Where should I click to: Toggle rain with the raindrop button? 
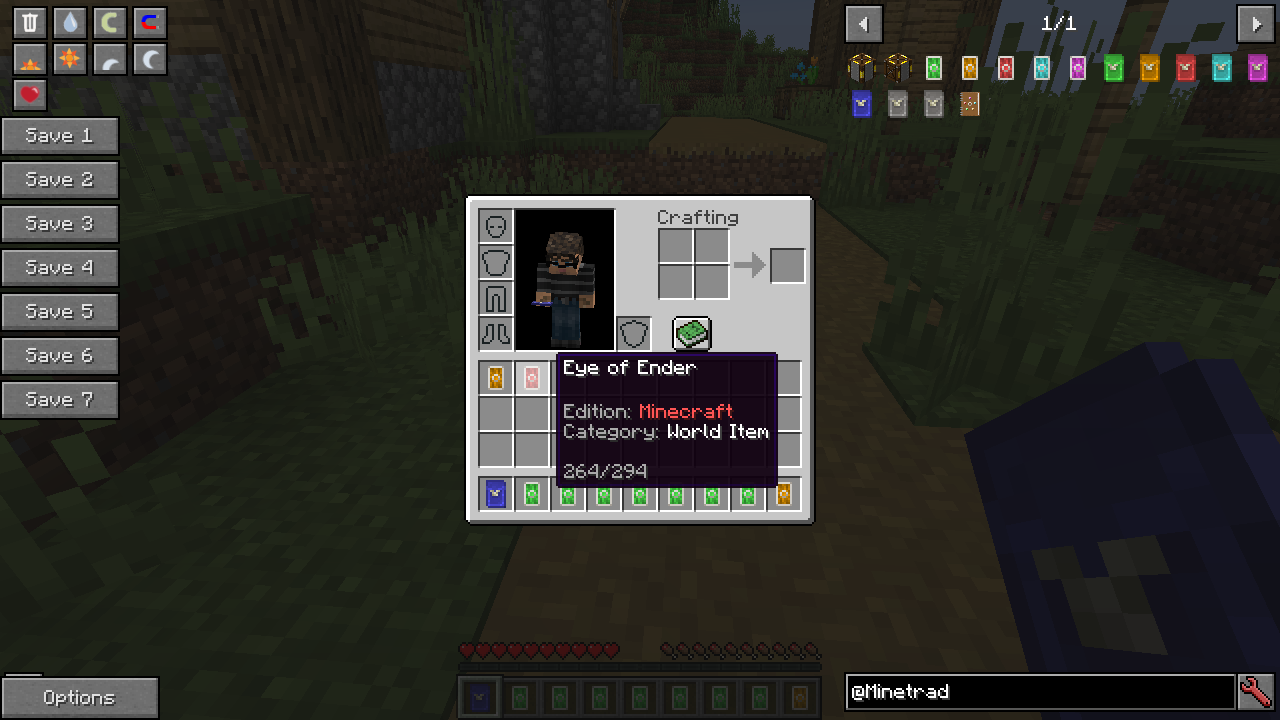[69, 22]
